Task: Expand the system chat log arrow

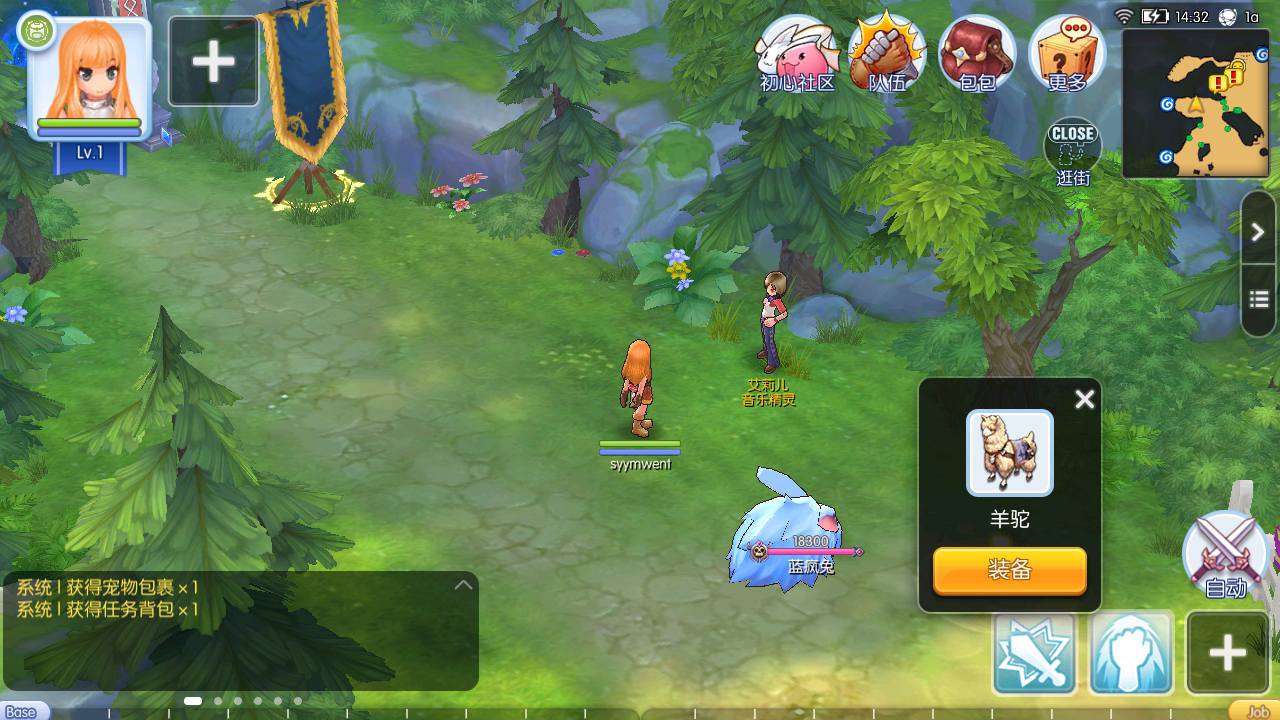Action: 463,585
